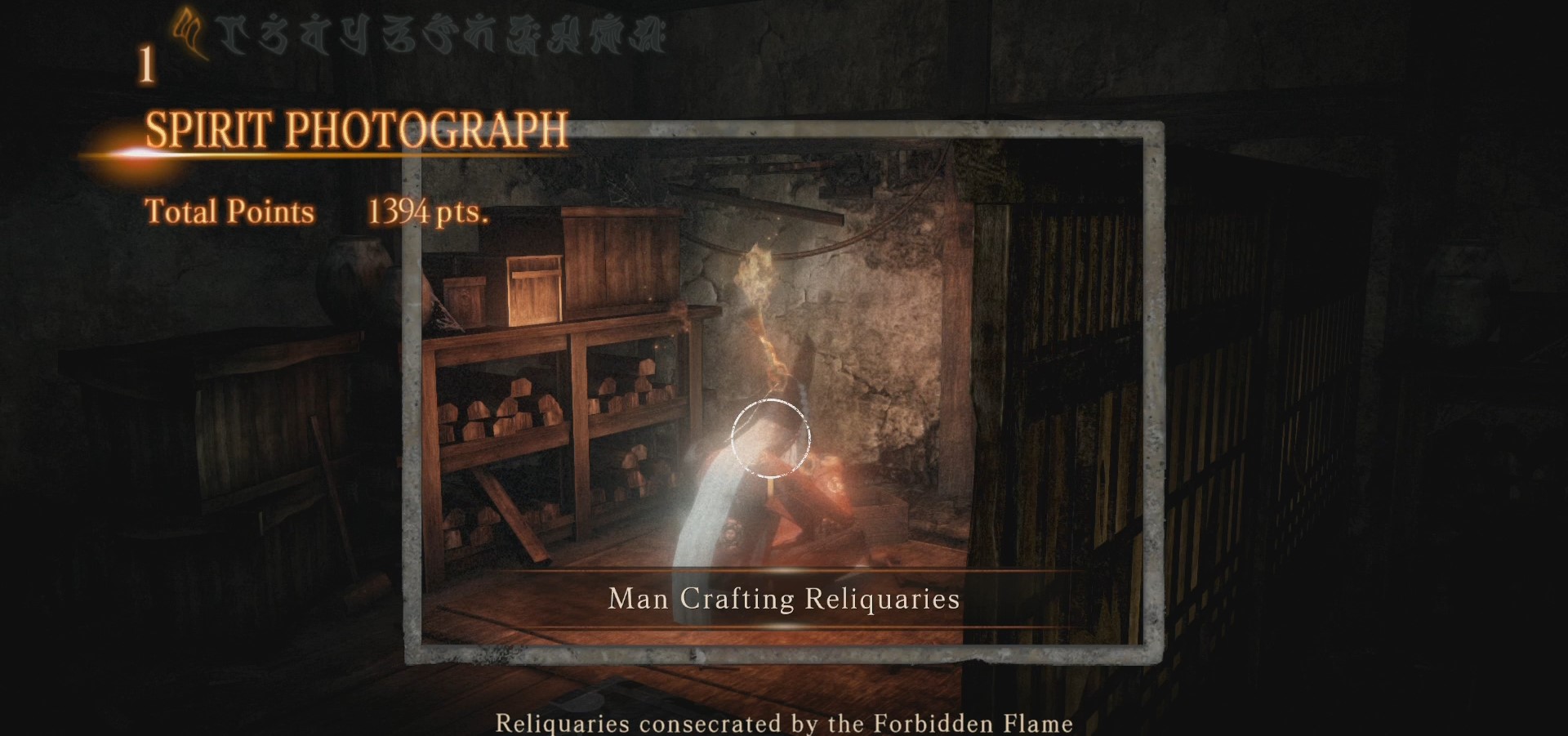This screenshot has height=736, width=1568.
Task: Expand the Total Points details
Action: 229,212
